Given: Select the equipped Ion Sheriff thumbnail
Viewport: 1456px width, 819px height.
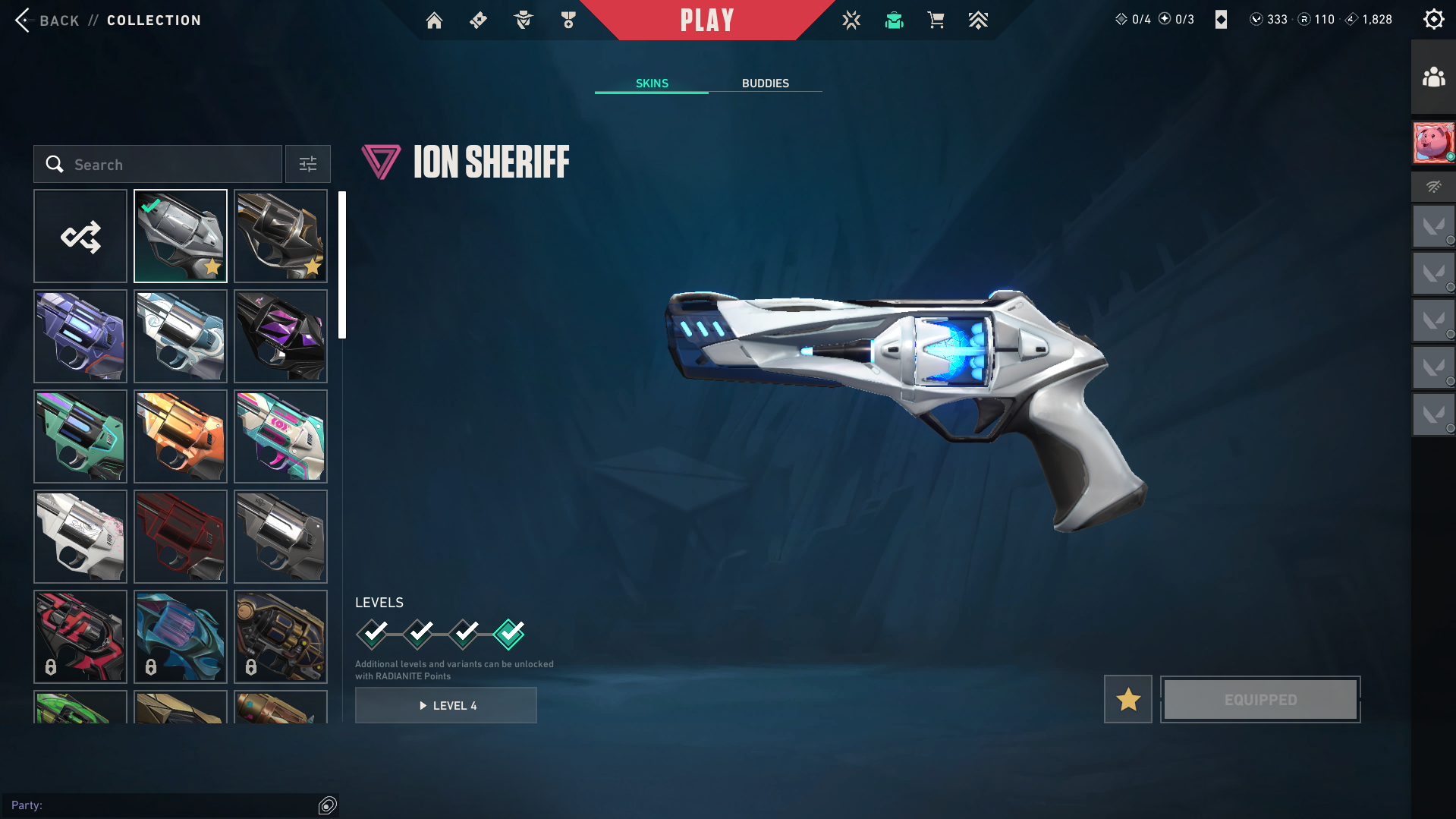Looking at the screenshot, I should 181,237.
